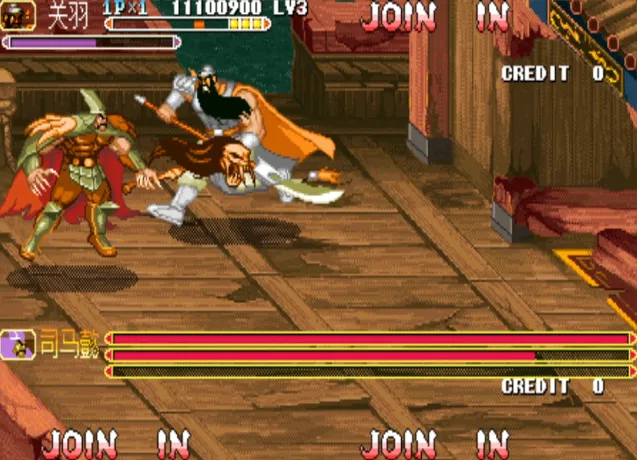Click Guan Yu's player portrait icon
This screenshot has width=637, height=460.
tap(19, 14)
